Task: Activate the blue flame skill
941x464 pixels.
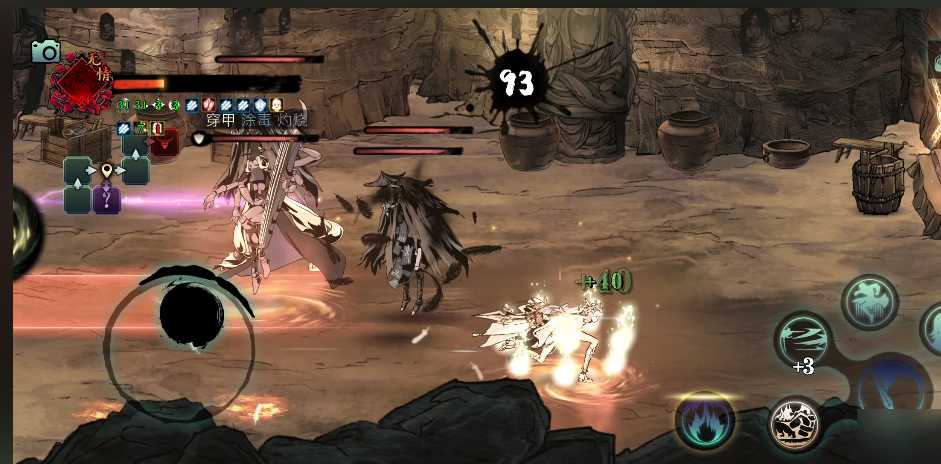Action: [704, 420]
